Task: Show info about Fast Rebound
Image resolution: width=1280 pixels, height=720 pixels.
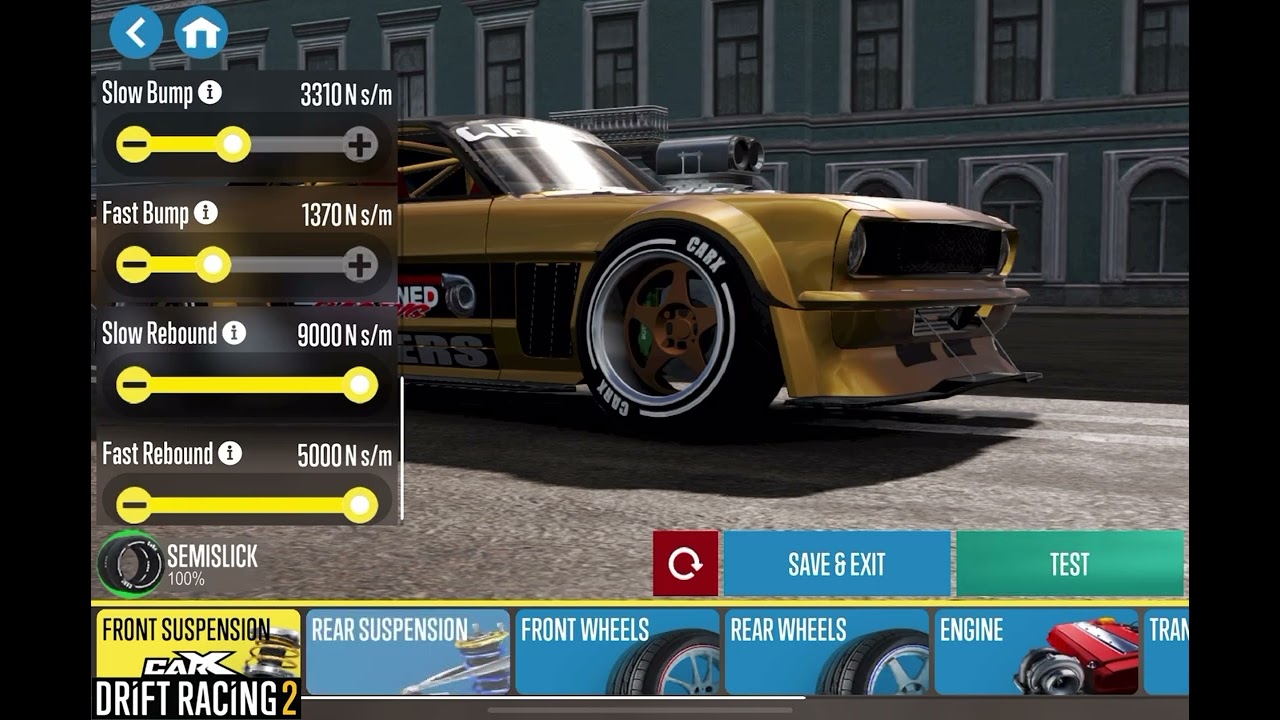Action: 230,453
